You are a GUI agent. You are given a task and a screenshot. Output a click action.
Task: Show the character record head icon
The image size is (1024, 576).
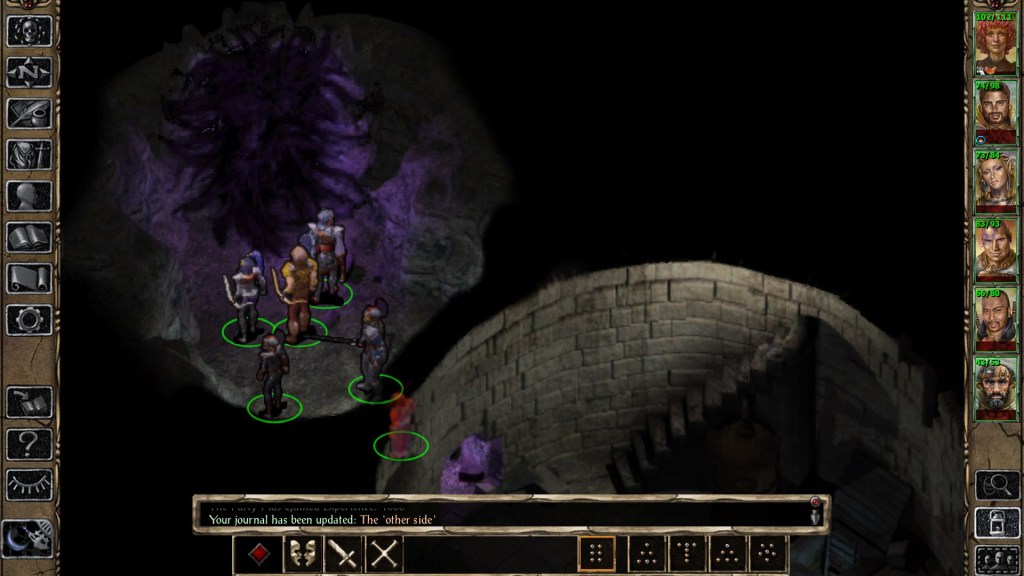29,196
